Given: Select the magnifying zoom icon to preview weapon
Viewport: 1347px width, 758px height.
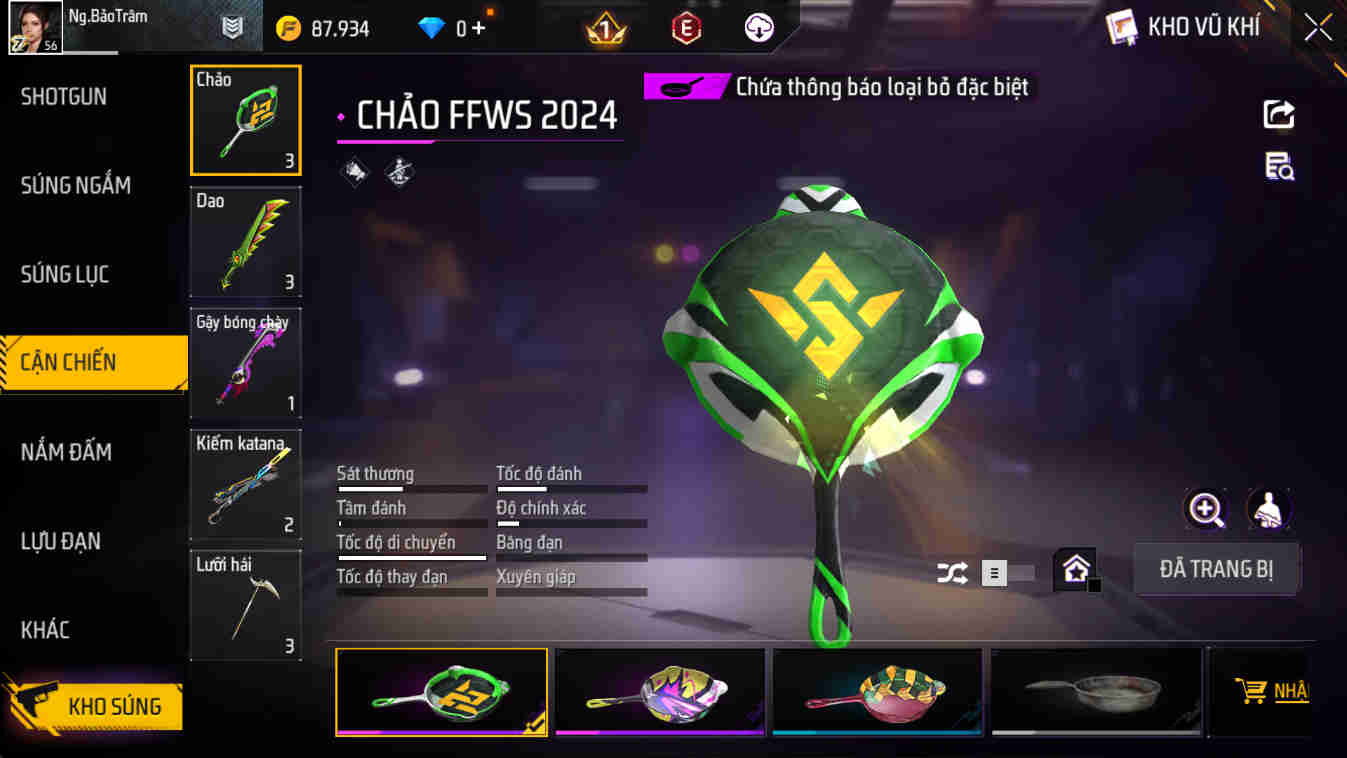Looking at the screenshot, I should coord(1207,510).
